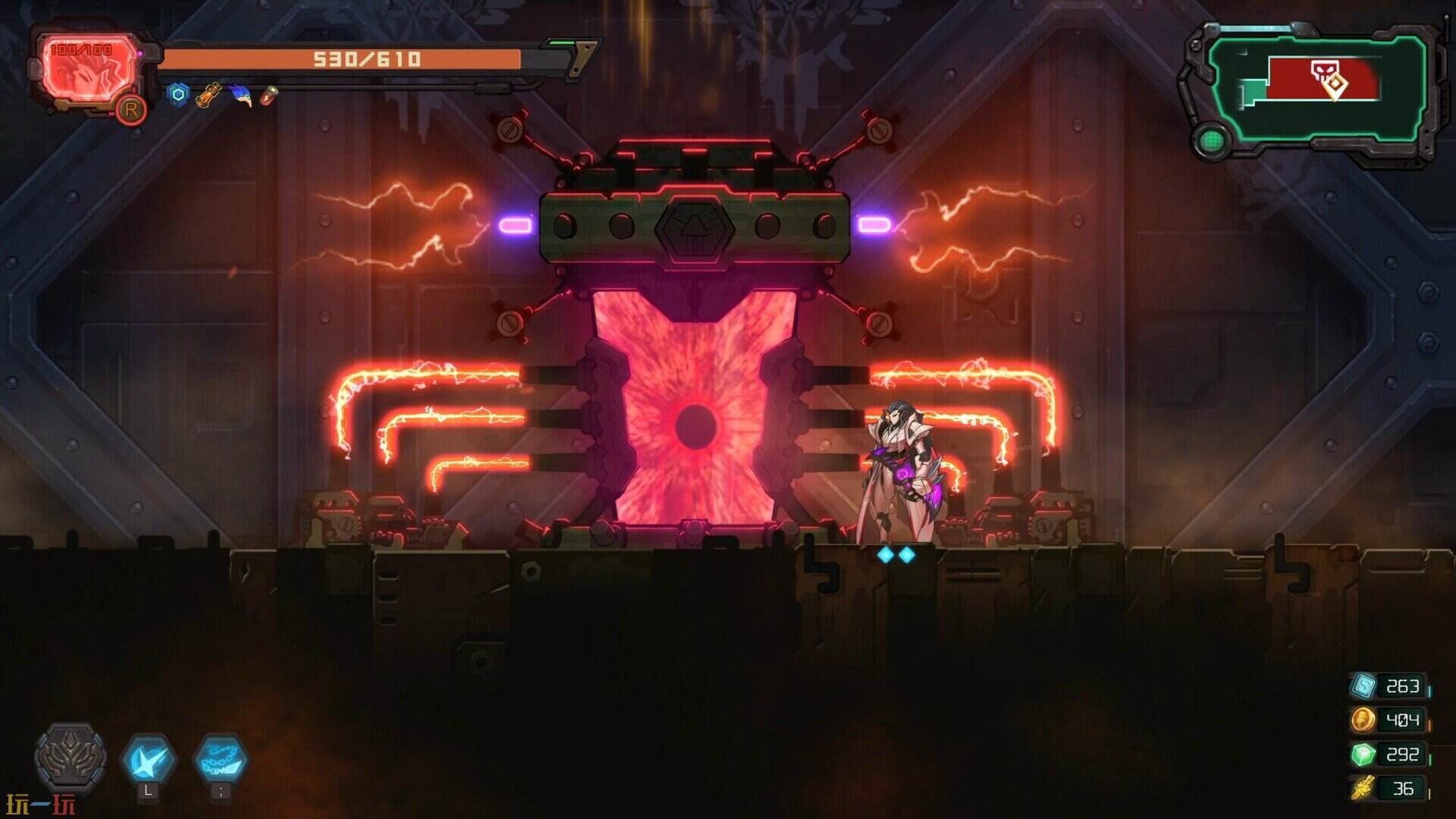Activate the blue chain skill
The width and height of the screenshot is (1456, 819).
(x=220, y=758)
